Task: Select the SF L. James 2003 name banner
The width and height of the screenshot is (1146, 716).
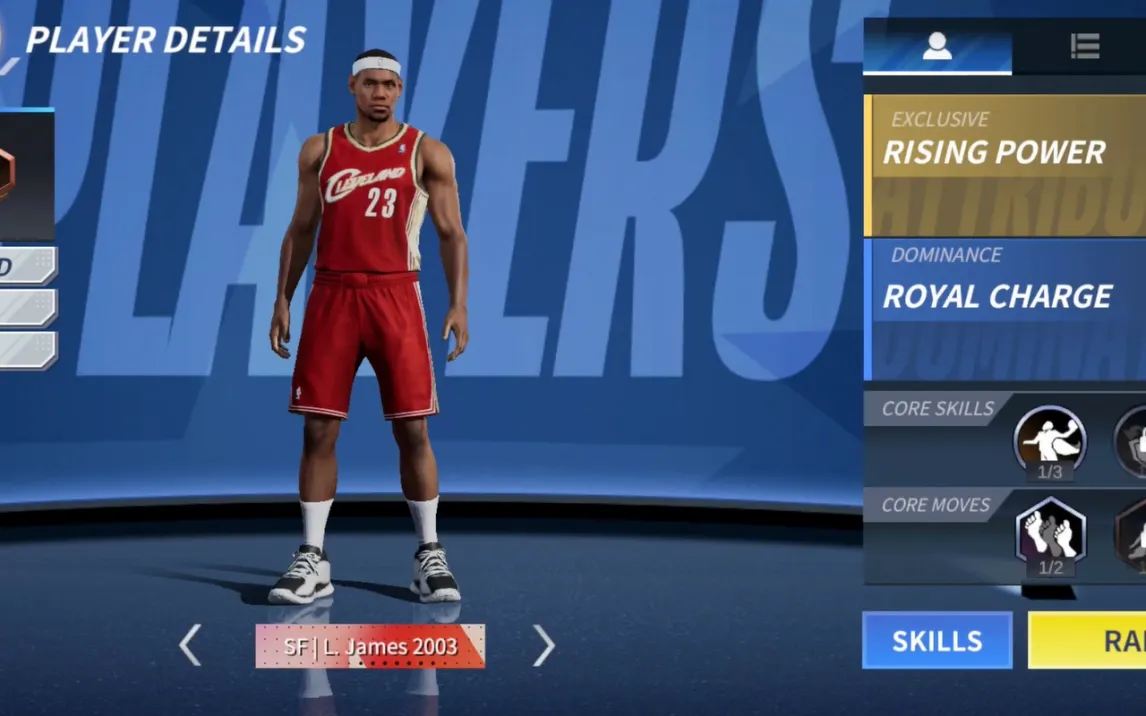Action: point(370,646)
